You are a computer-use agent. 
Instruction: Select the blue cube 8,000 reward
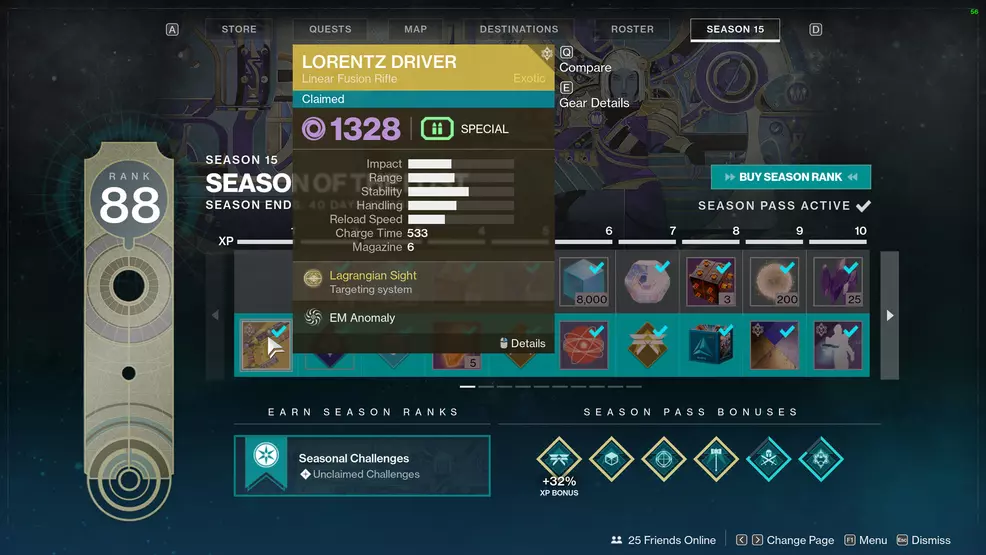point(583,282)
